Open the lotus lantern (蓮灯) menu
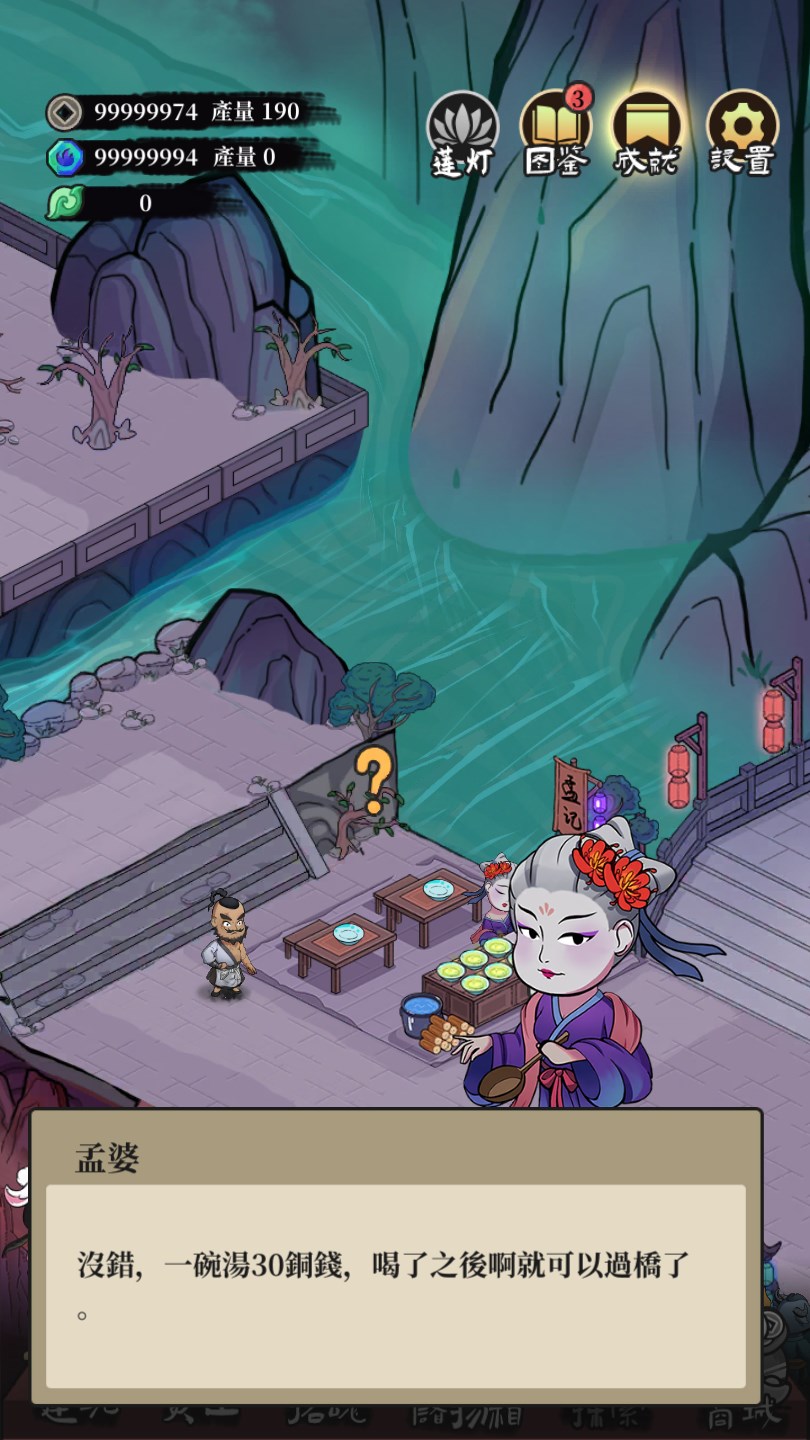The height and width of the screenshot is (1440, 810). pos(463,134)
